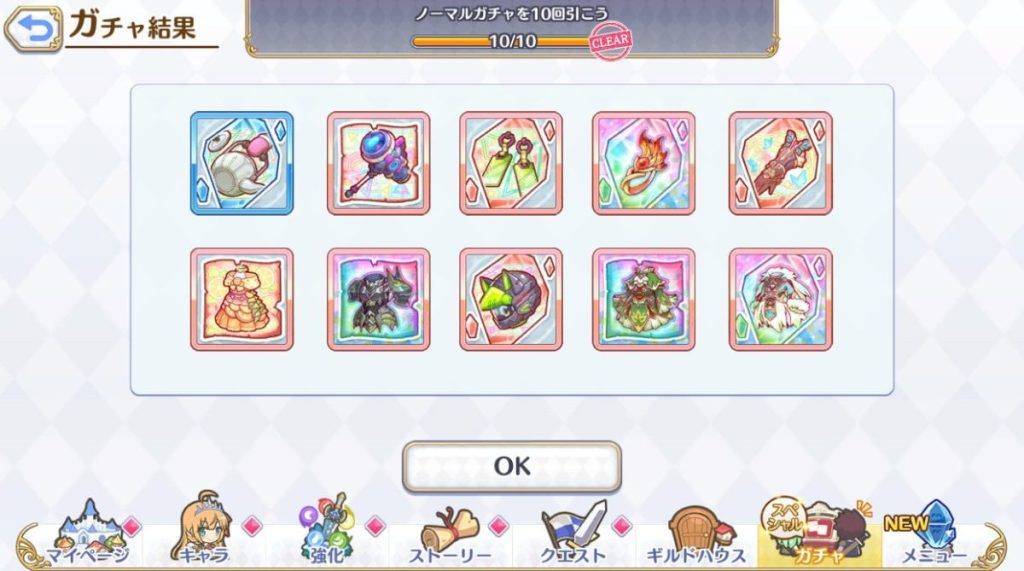Open the クエスト quest tab
This screenshot has width=1024, height=571.
click(x=573, y=535)
